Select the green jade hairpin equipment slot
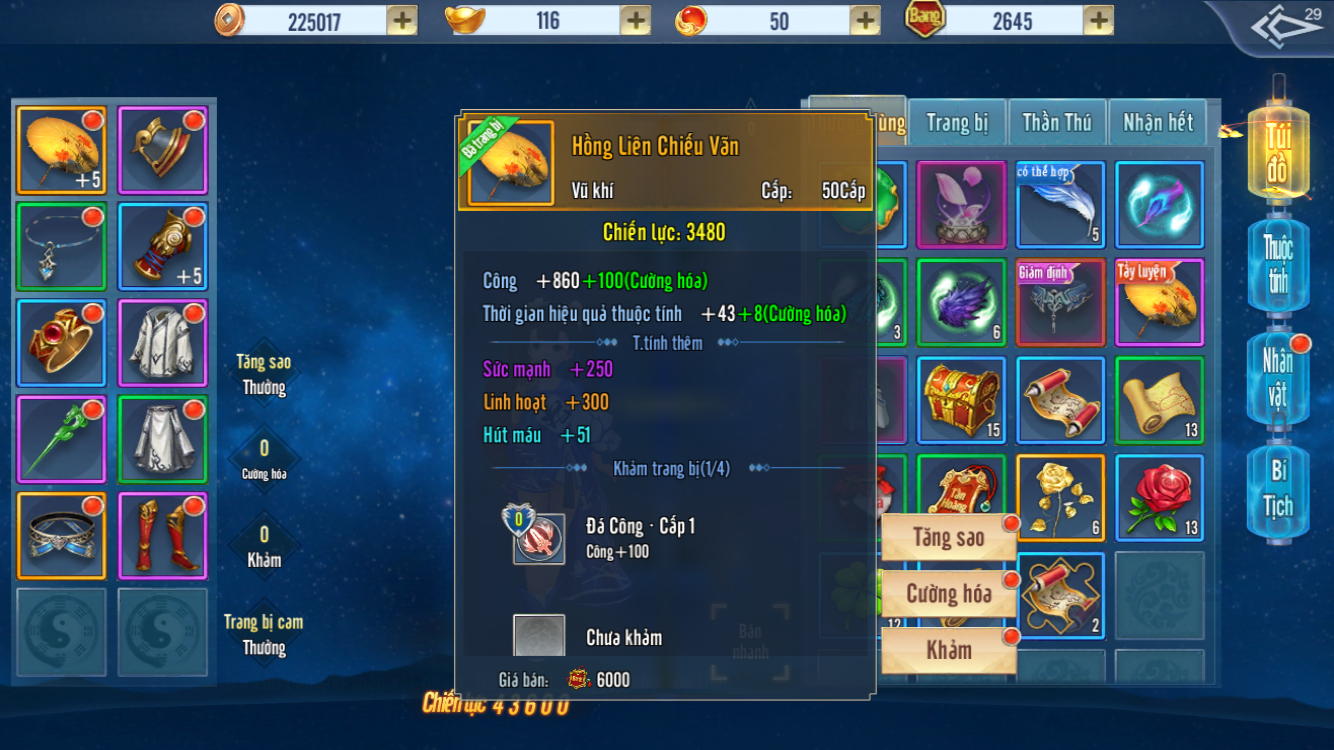Screen dimensions: 1334x750 click(x=61, y=439)
